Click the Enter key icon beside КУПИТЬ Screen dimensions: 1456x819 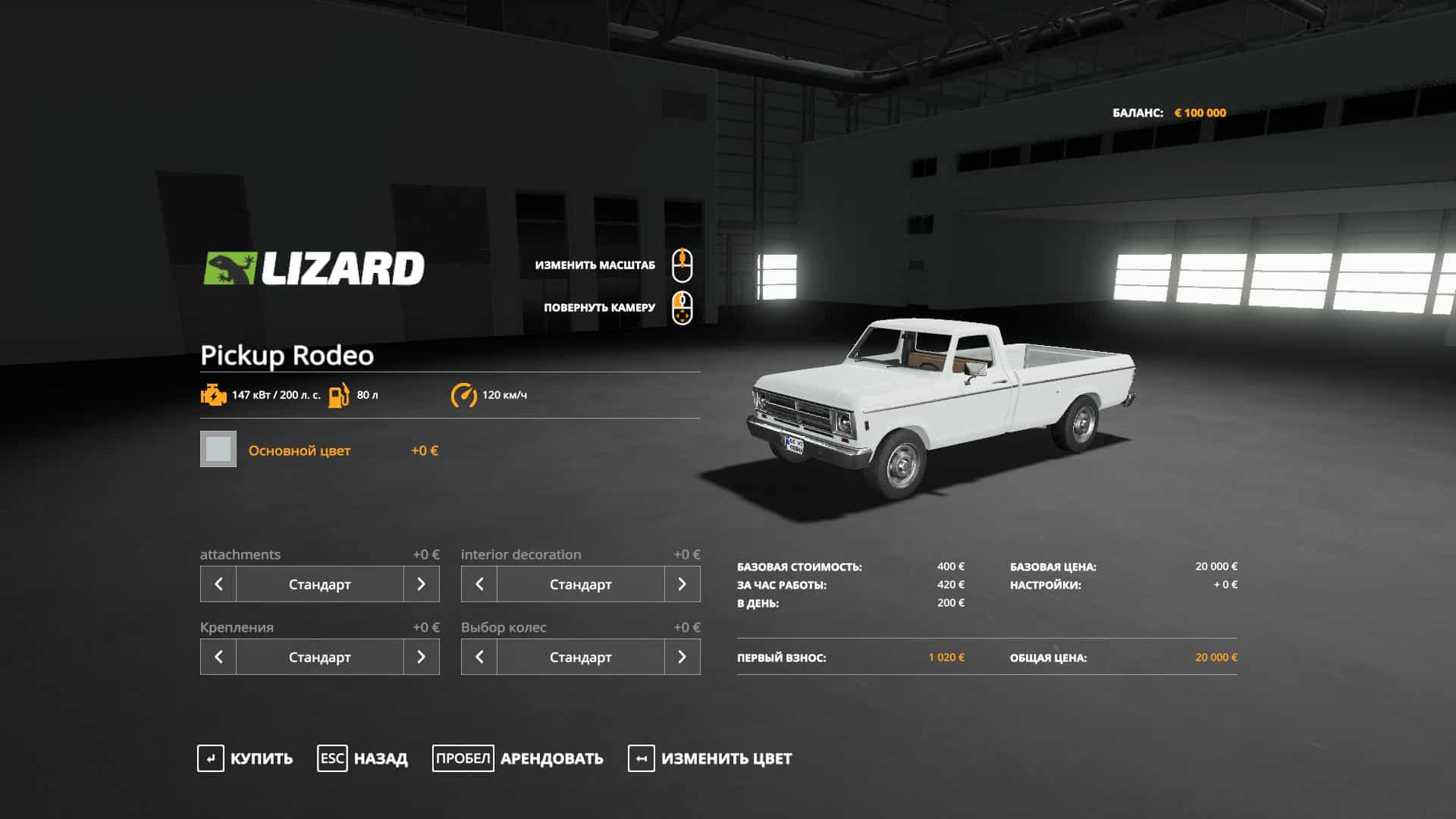210,758
